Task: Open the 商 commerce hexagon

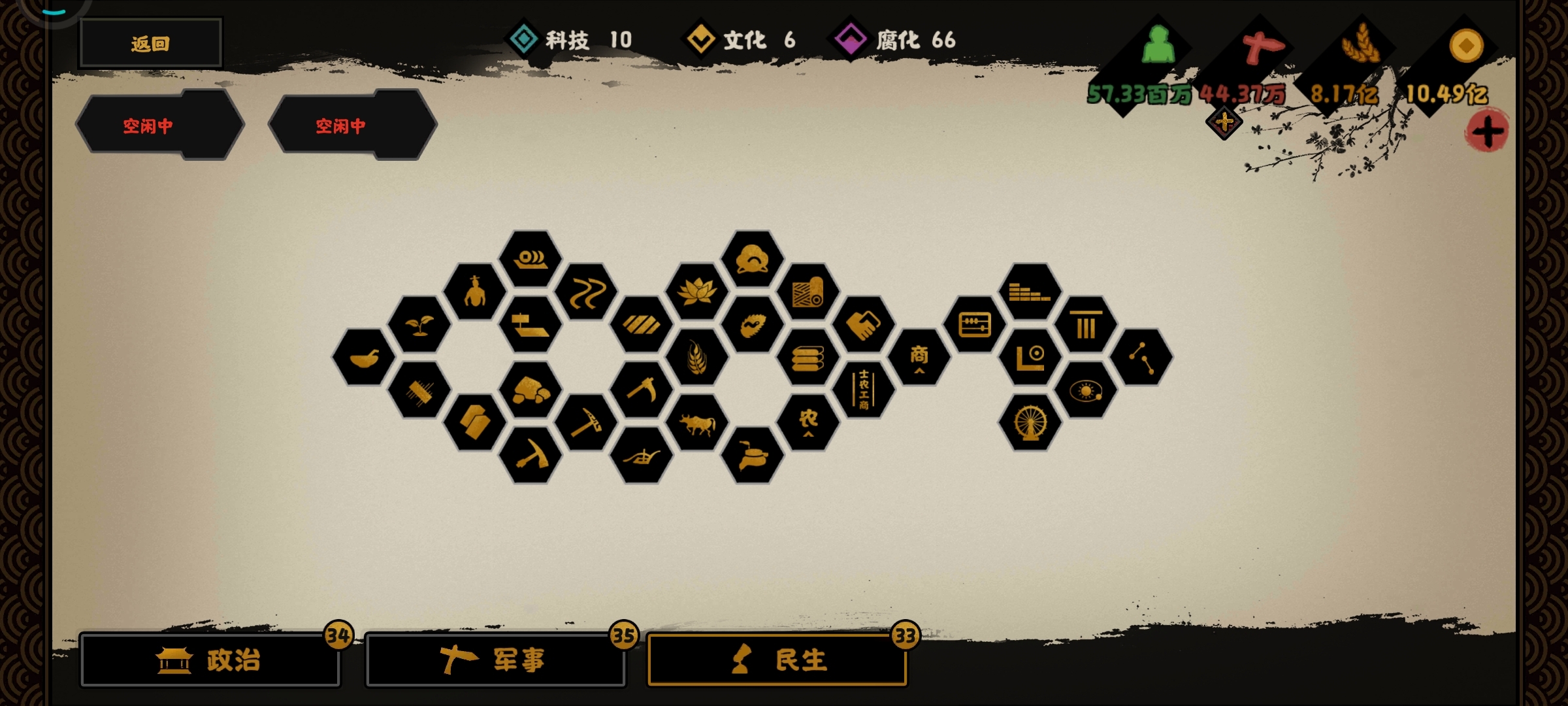Action: coord(921,357)
